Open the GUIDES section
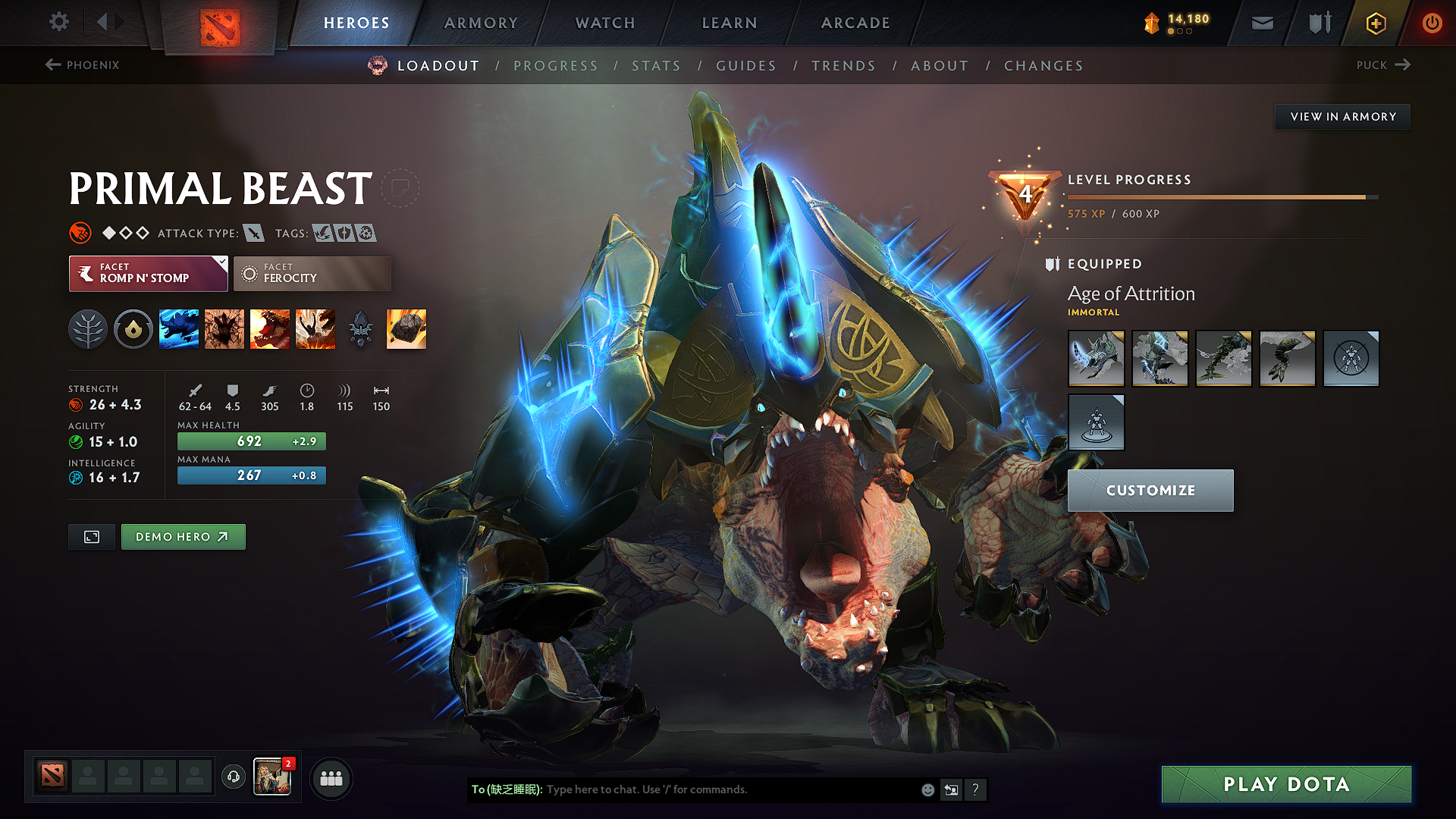1456x819 pixels. coord(746,66)
